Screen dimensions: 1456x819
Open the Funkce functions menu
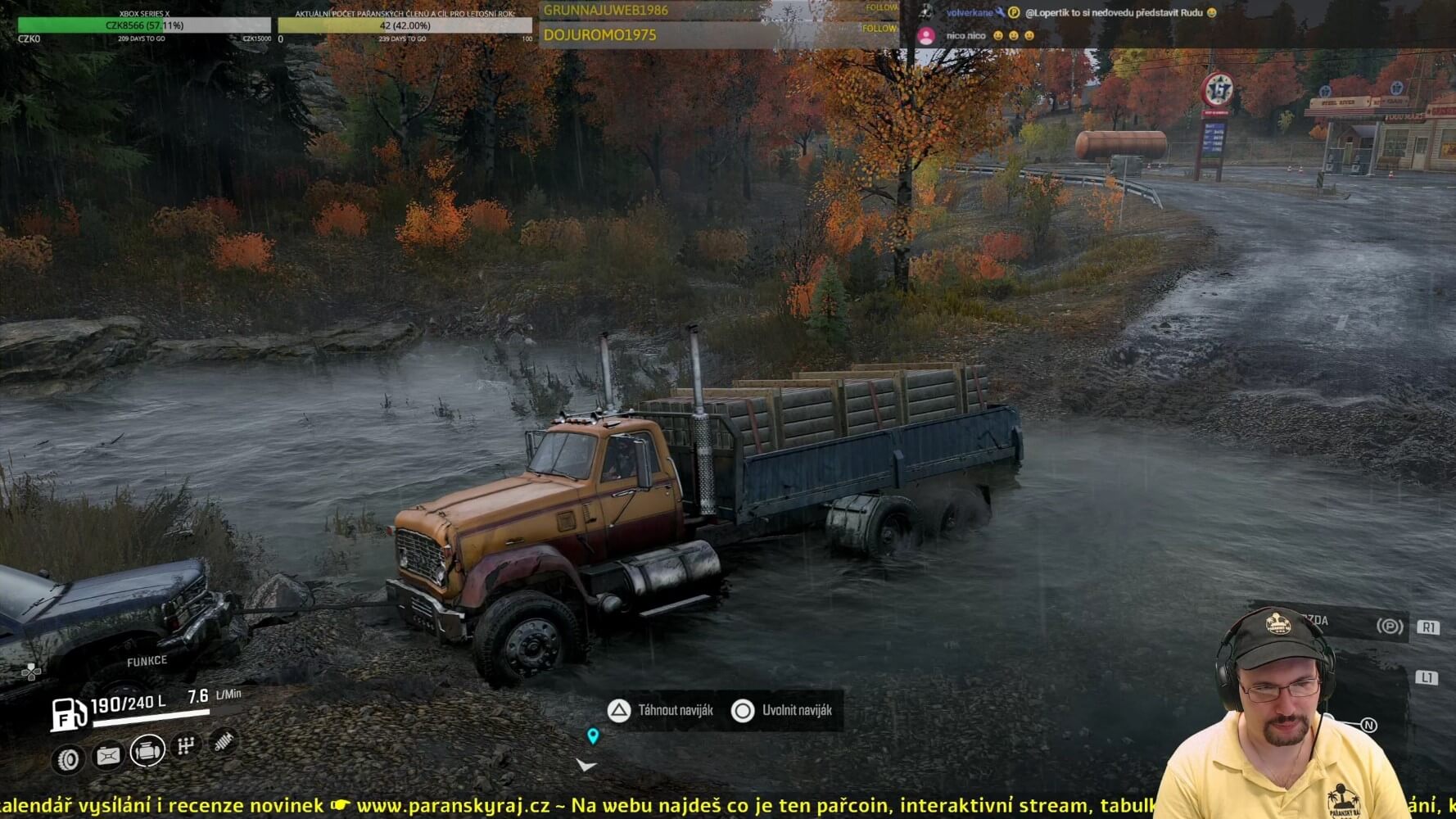tap(147, 661)
